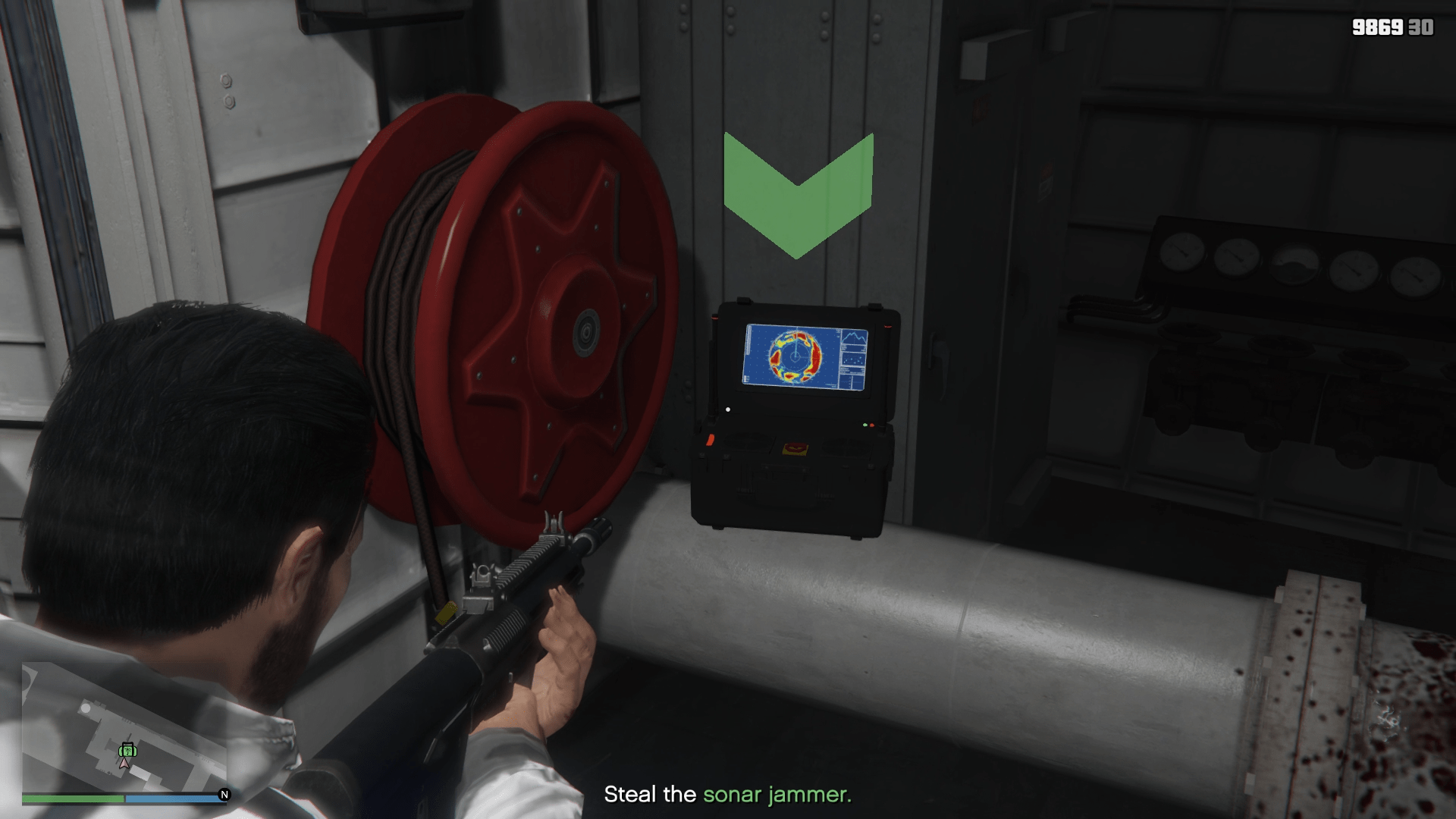Viewport: 1456px width, 819px height.
Task: Toggle the green status LED on the jammer
Action: click(x=864, y=425)
